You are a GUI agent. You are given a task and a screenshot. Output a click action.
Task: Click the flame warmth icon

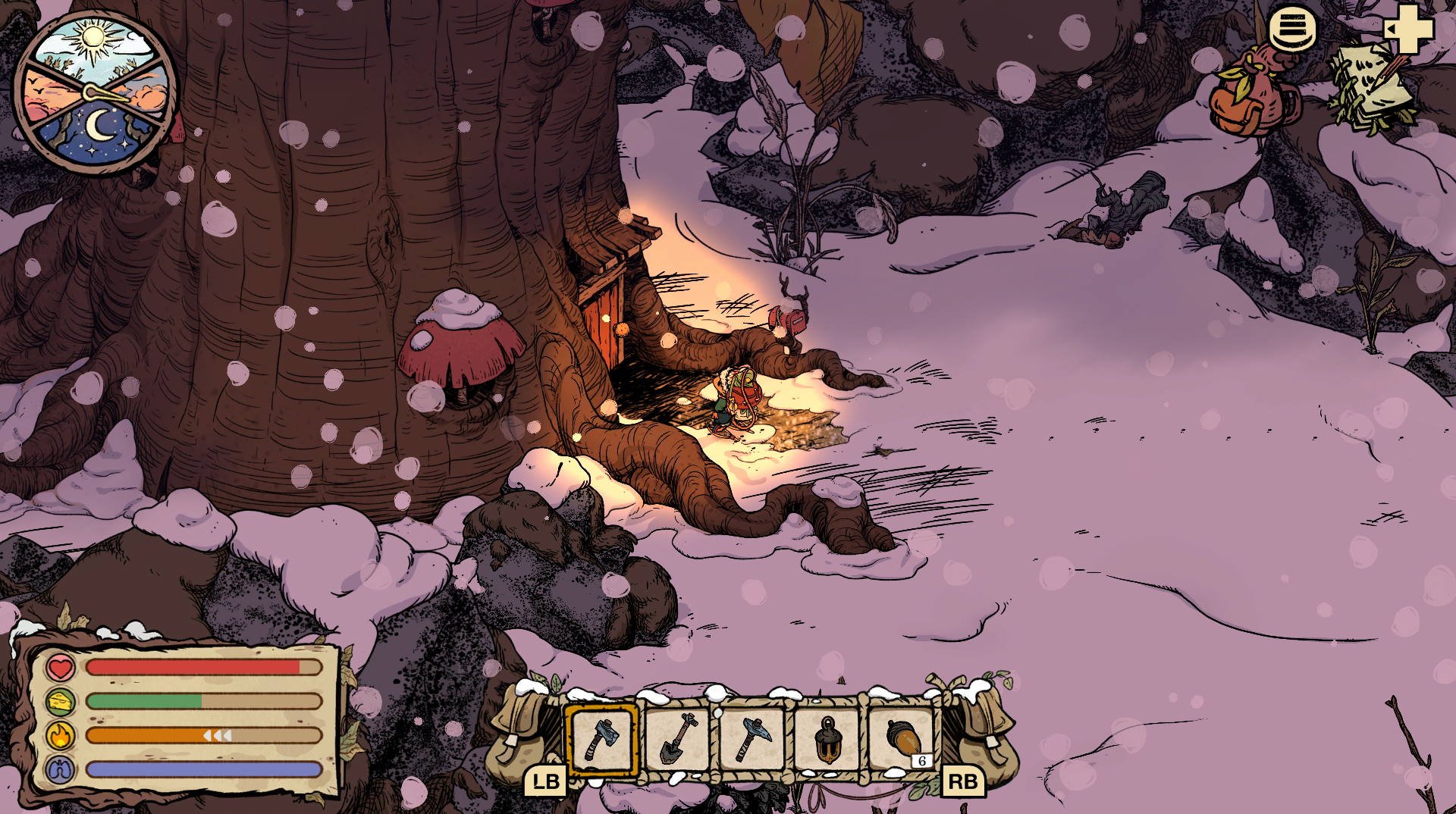coord(60,734)
